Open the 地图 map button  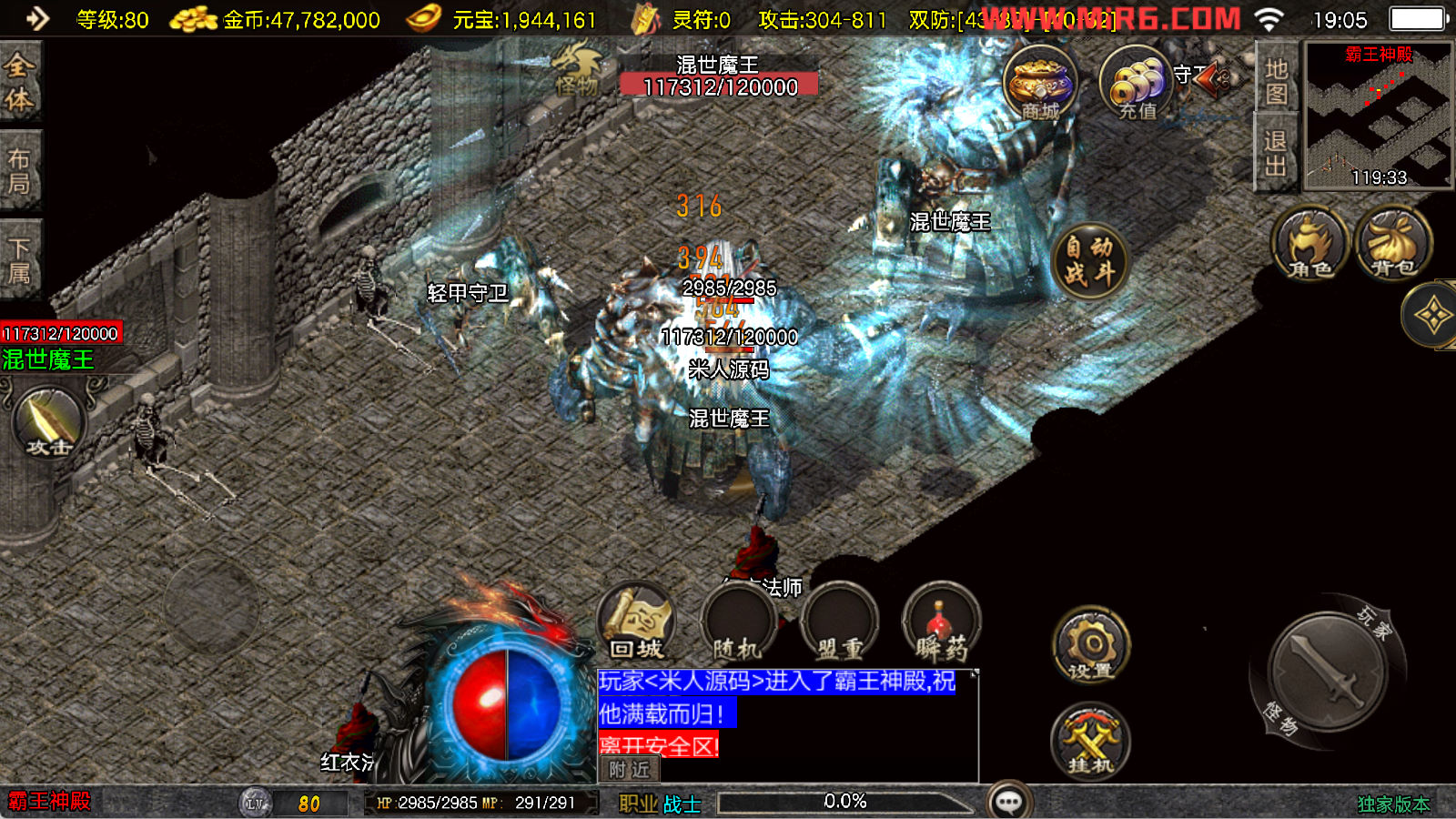coord(1276,80)
